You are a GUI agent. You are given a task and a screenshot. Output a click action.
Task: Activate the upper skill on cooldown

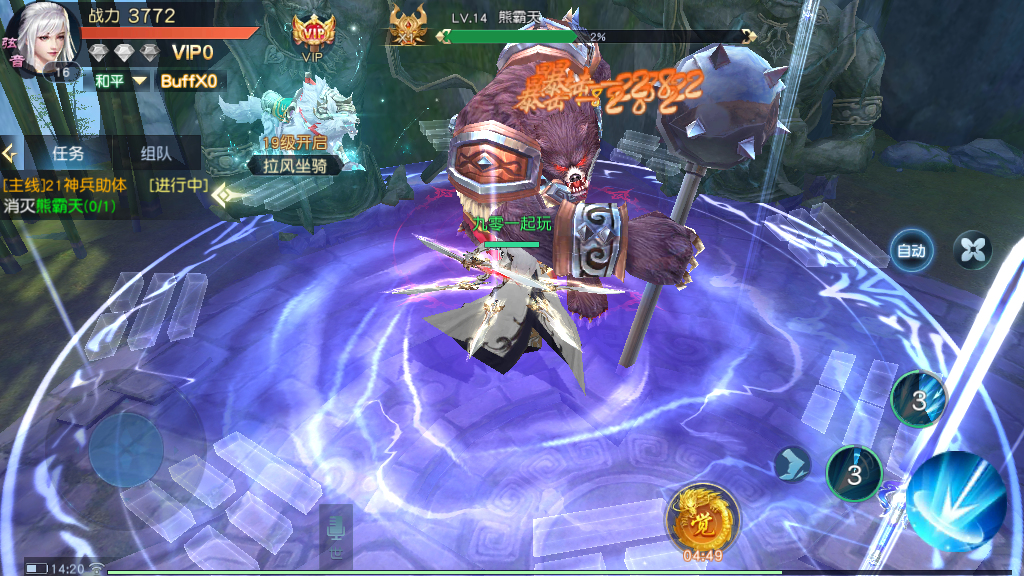(918, 399)
